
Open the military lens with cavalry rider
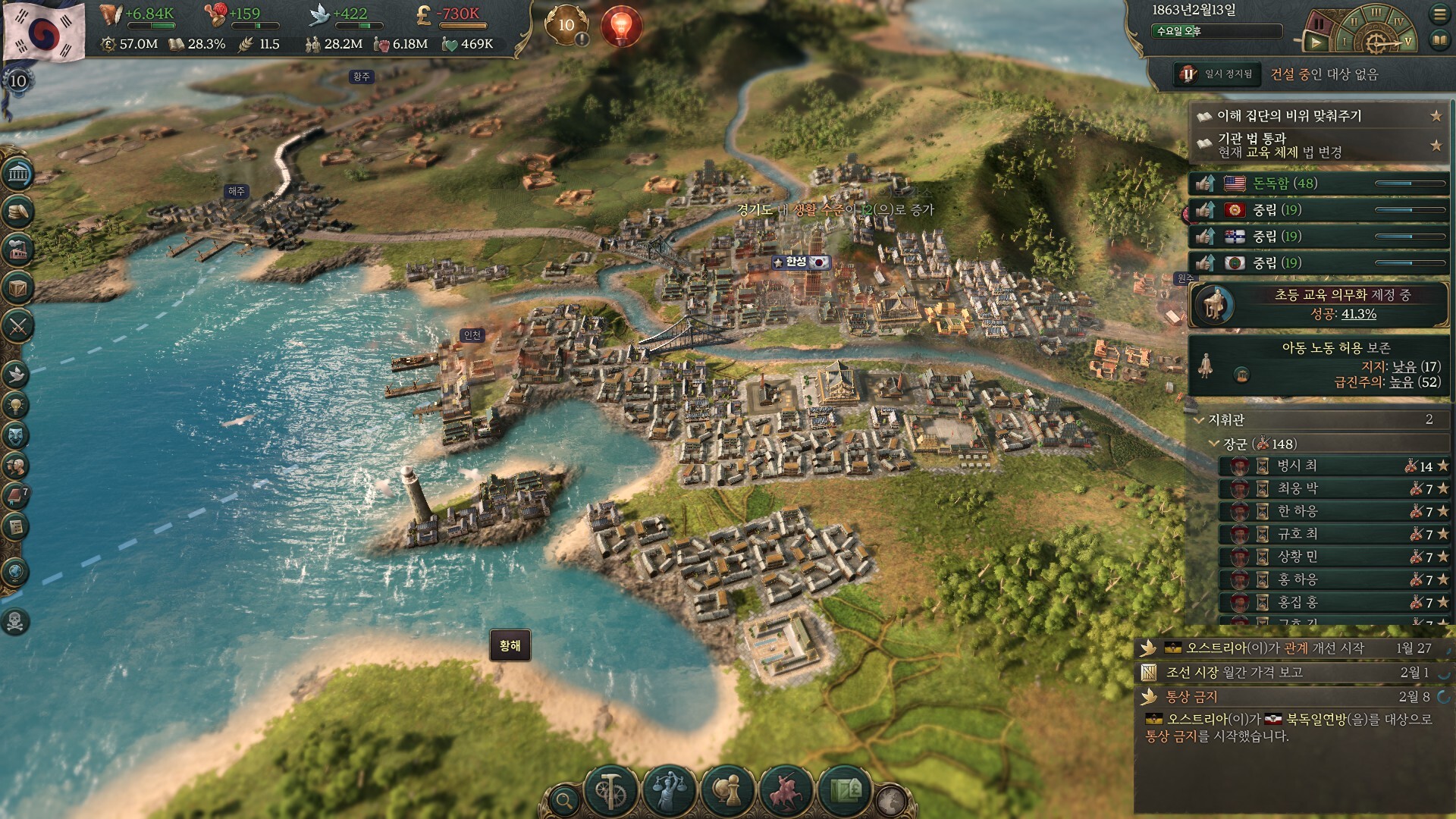click(786, 790)
